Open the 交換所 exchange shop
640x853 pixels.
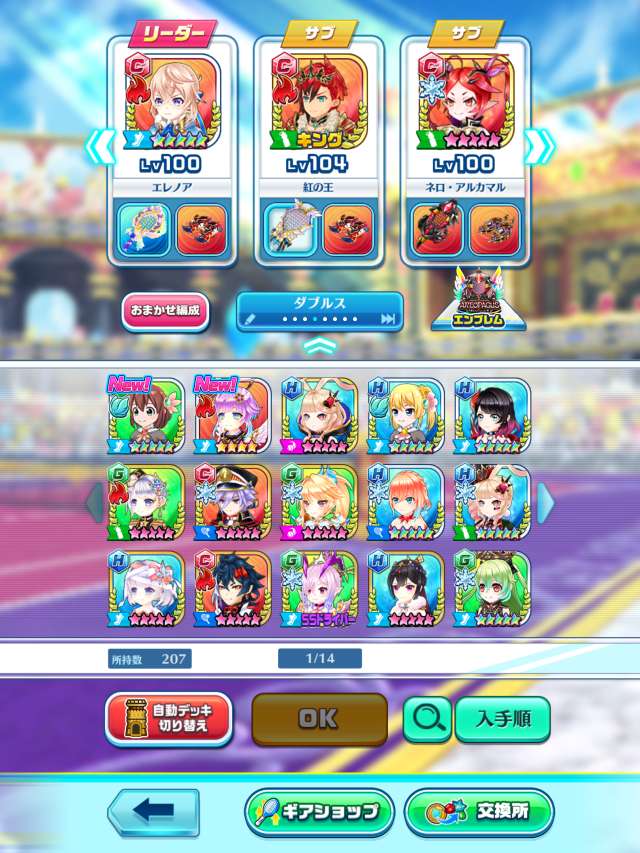[479, 812]
